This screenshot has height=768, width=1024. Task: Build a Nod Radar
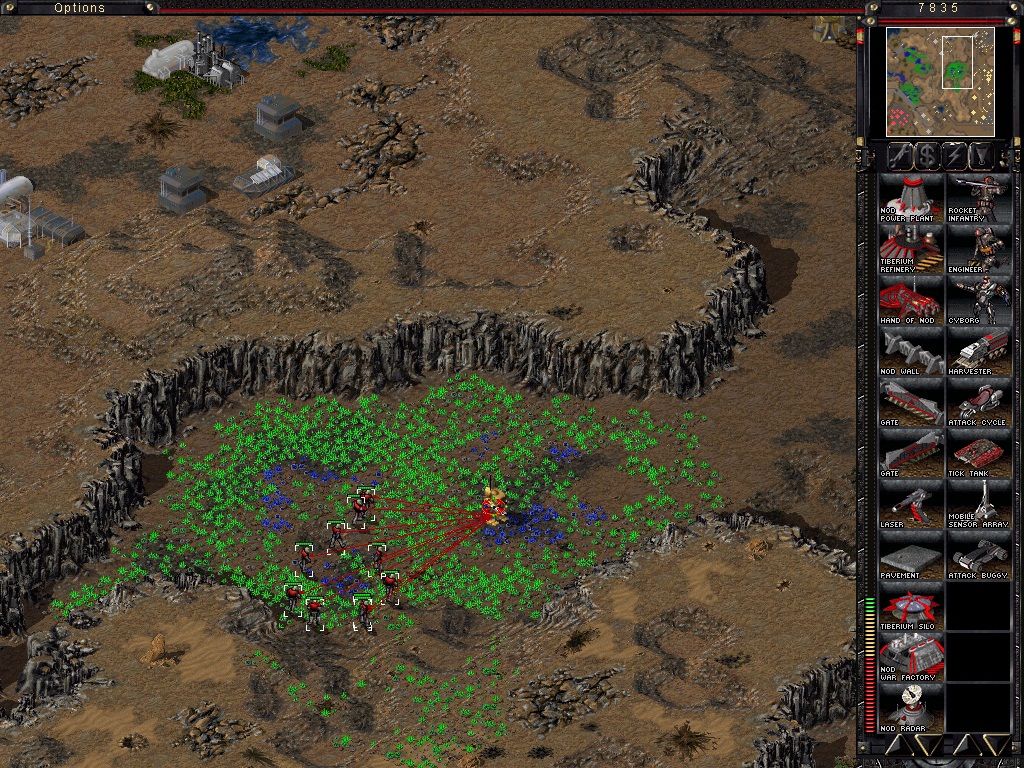coord(911,708)
